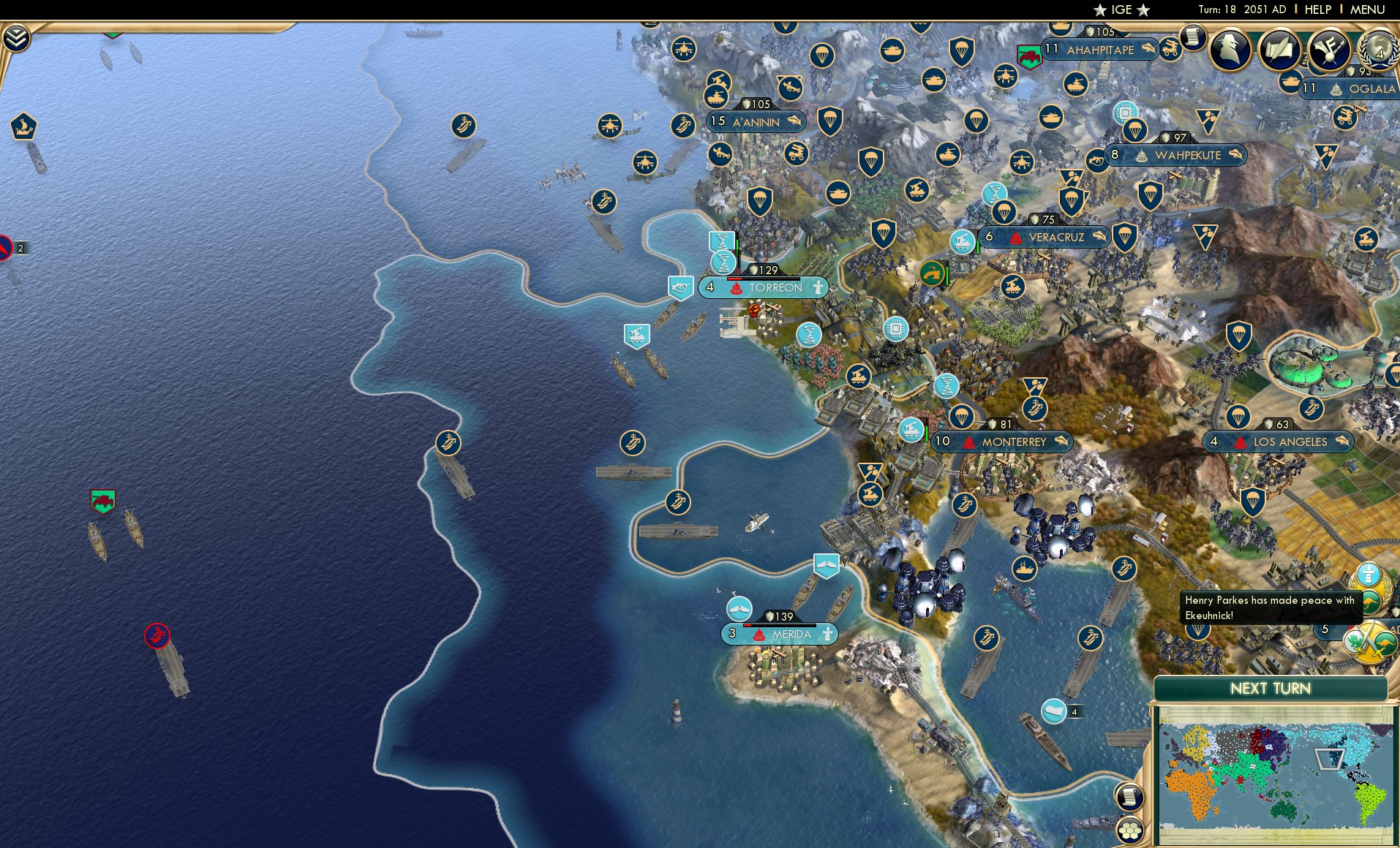Open the small notifications scroll icon top-right
This screenshot has width=1400, height=848.
1192,38
